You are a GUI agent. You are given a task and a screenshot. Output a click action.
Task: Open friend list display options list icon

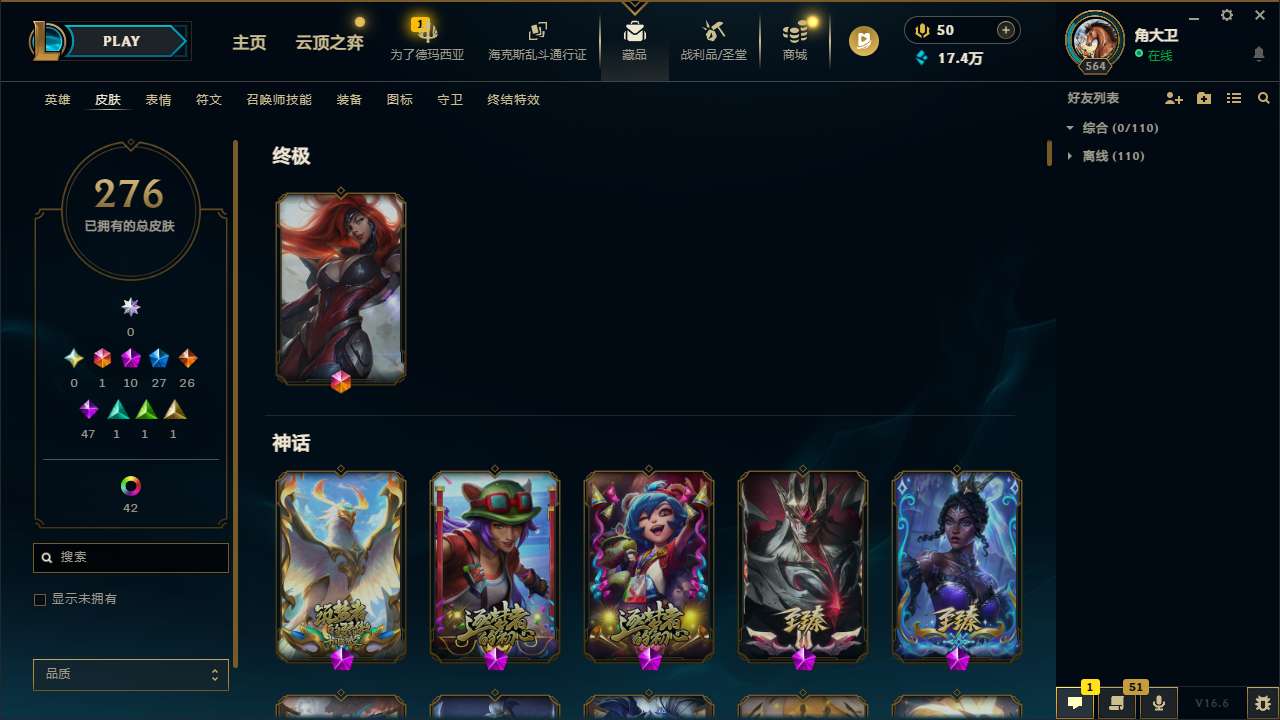[x=1234, y=98]
